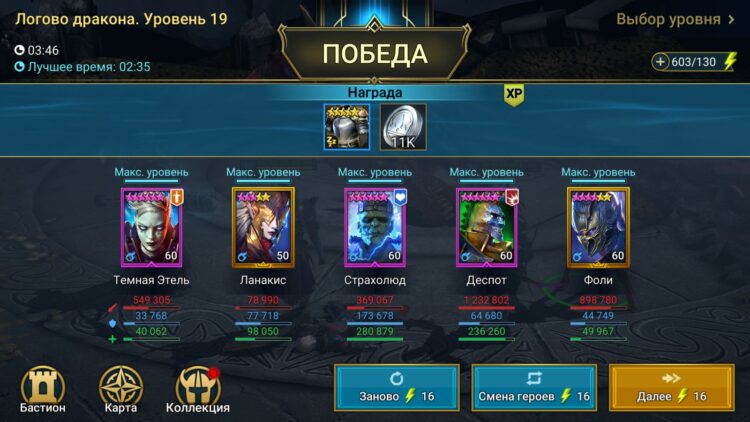Choose Смена героев to change team
The width and height of the screenshot is (750, 422).
pyautogui.click(x=534, y=388)
